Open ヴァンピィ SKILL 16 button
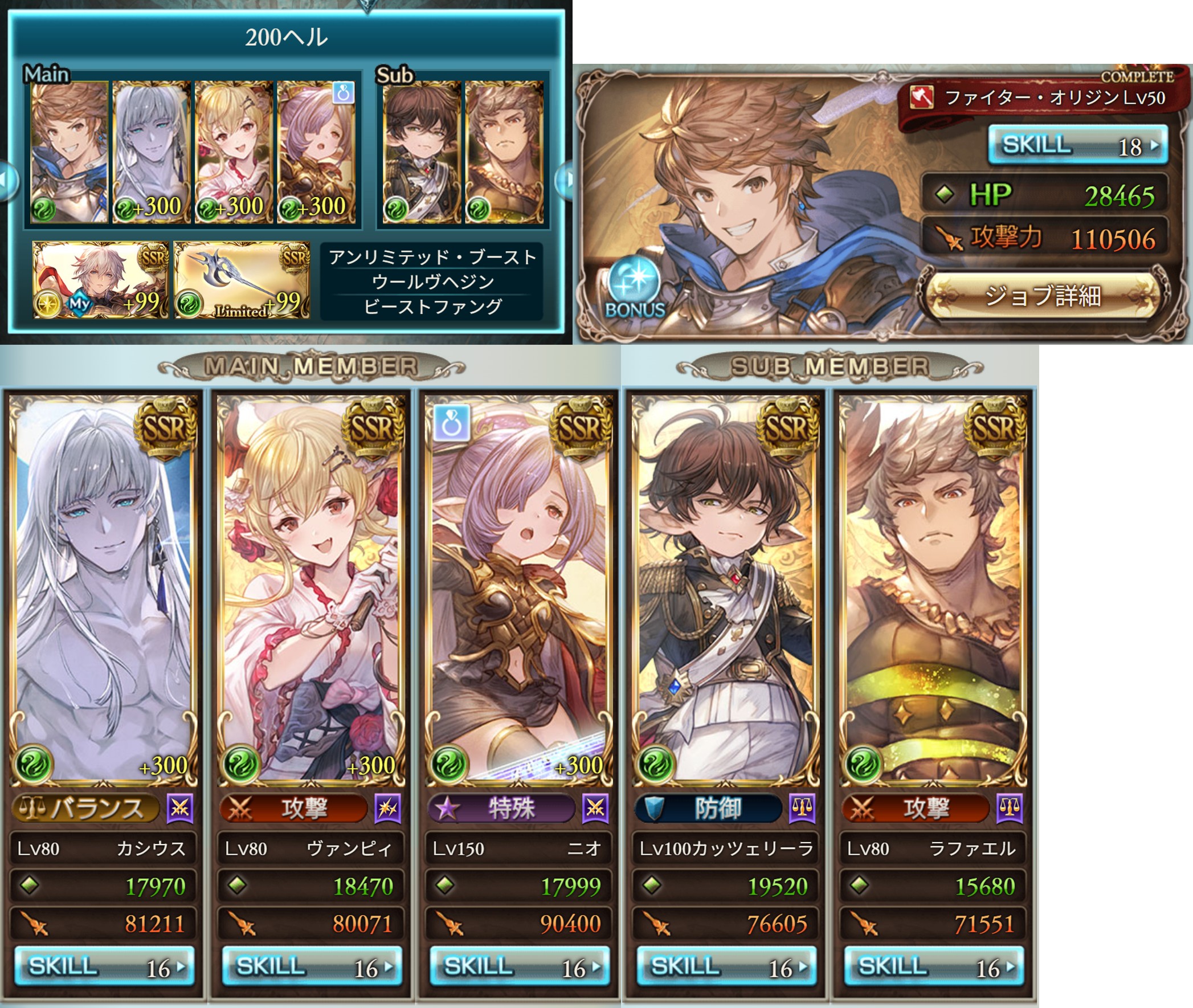The height and width of the screenshot is (1008, 1193). coord(312,966)
